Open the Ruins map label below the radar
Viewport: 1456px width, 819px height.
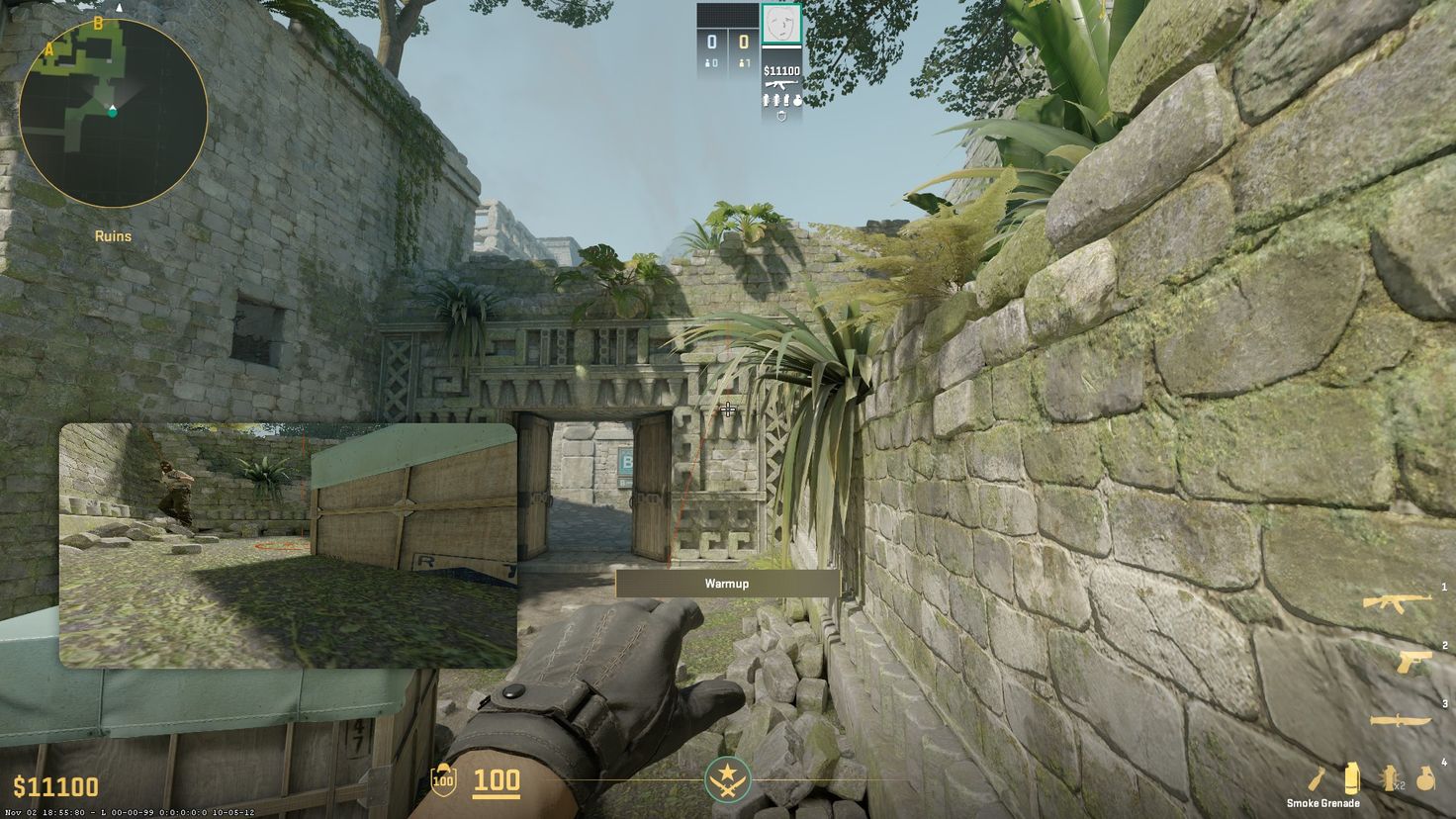click(x=111, y=235)
